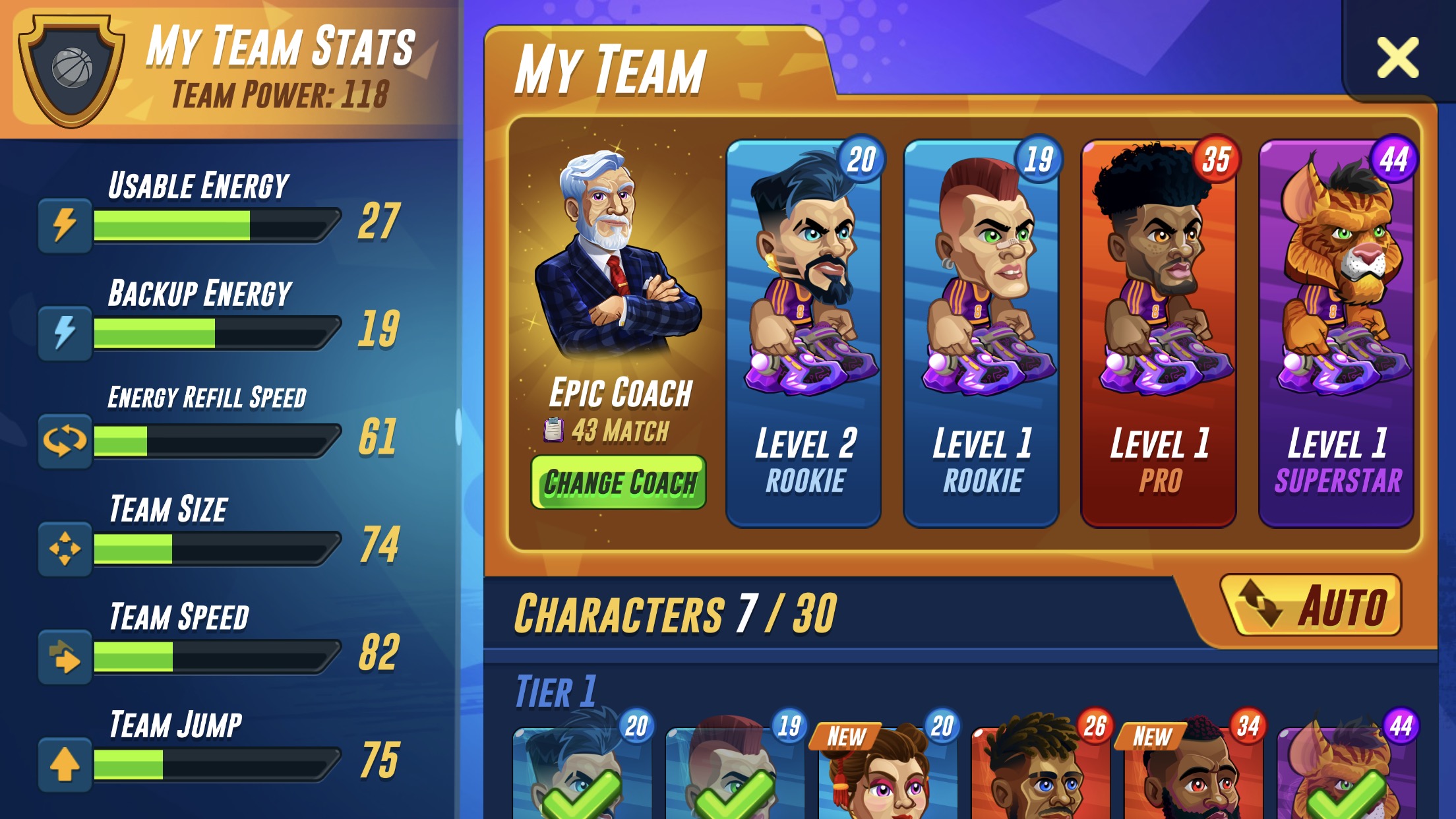Screen dimensions: 1456x819
Task: Click the Team Power 118 stat bar
Action: (x=280, y=92)
